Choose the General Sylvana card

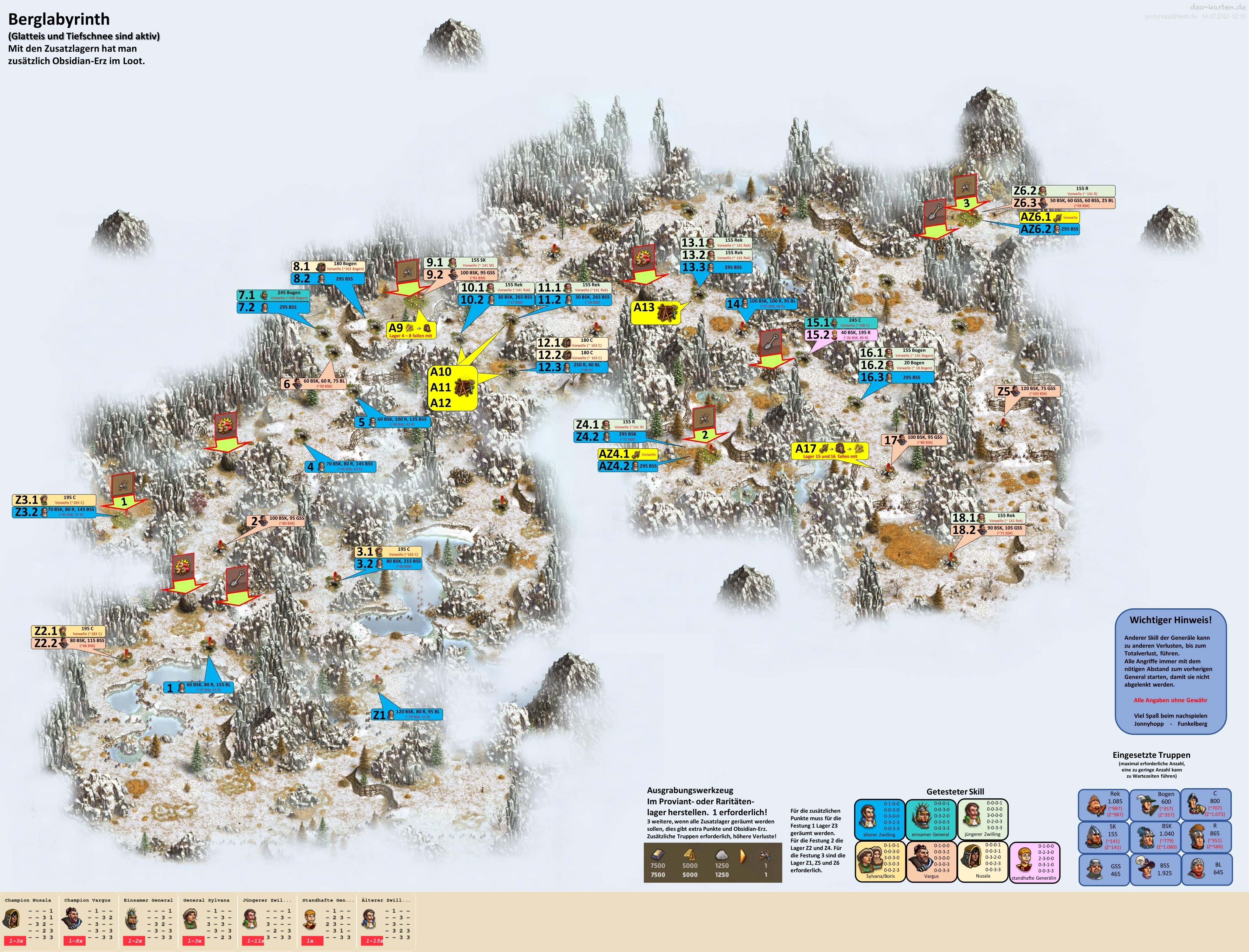(x=207, y=921)
